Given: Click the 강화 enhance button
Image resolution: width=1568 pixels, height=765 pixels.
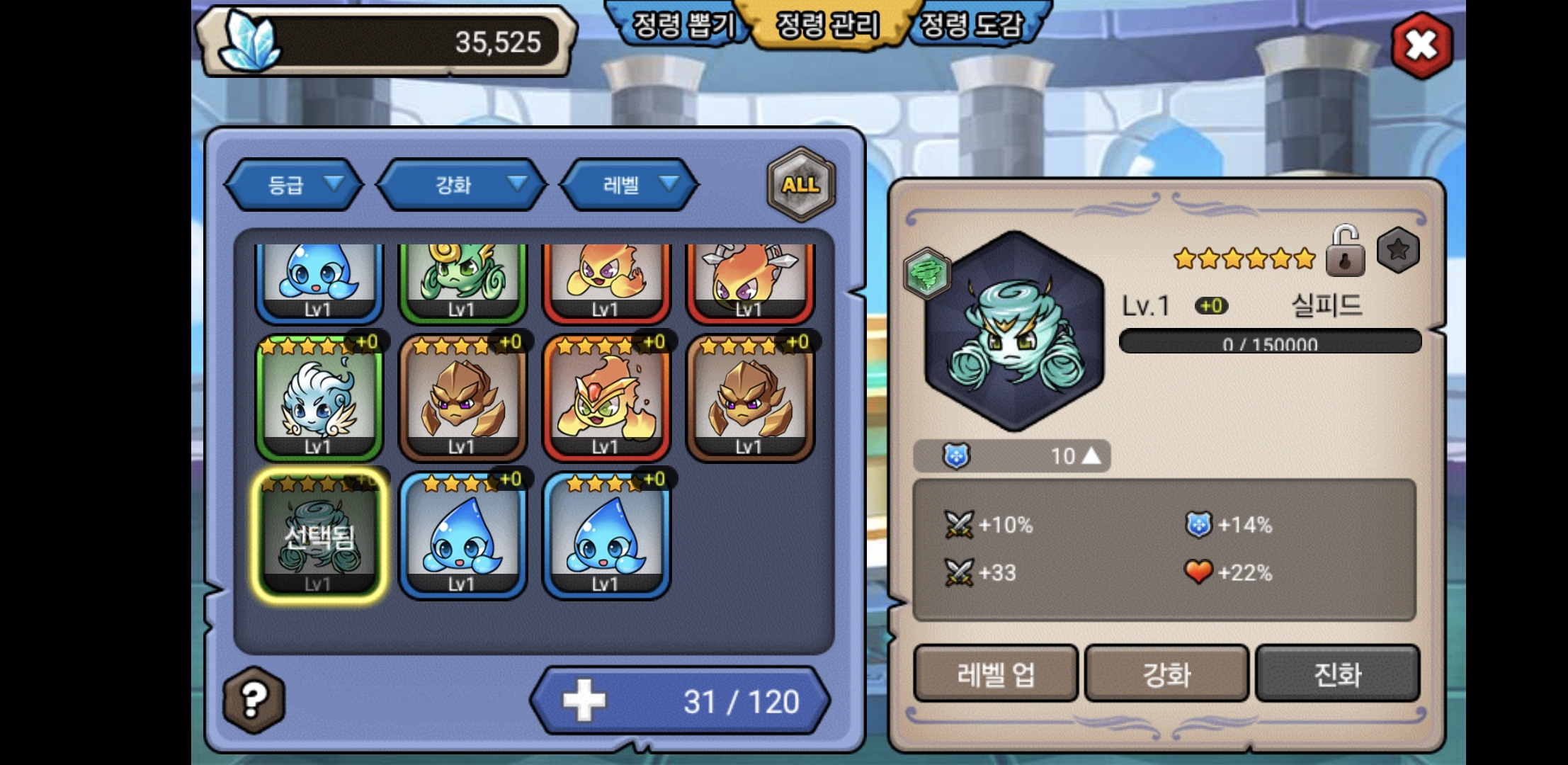Looking at the screenshot, I should click(x=1166, y=674).
